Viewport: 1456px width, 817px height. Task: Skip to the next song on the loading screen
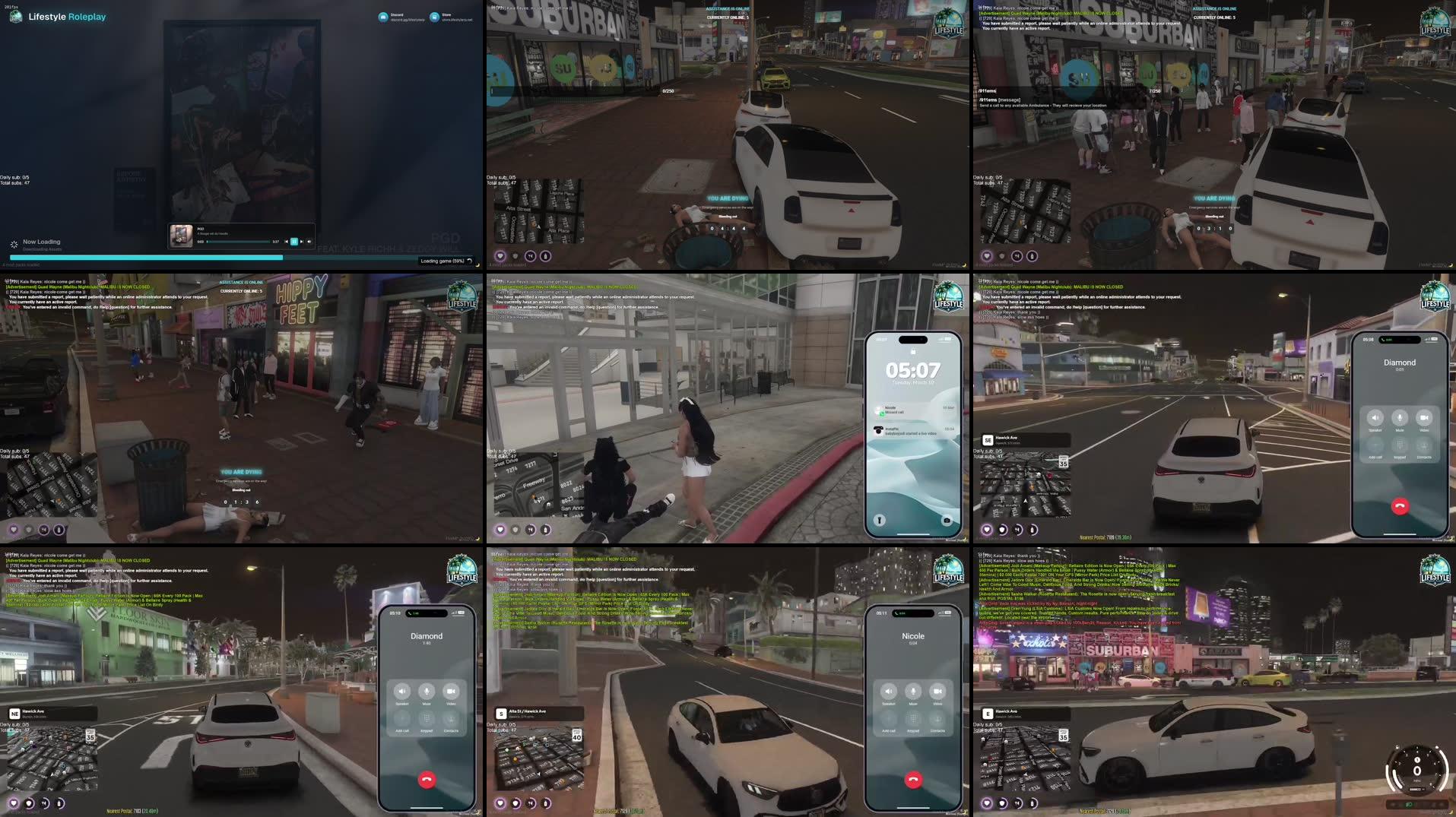point(302,242)
